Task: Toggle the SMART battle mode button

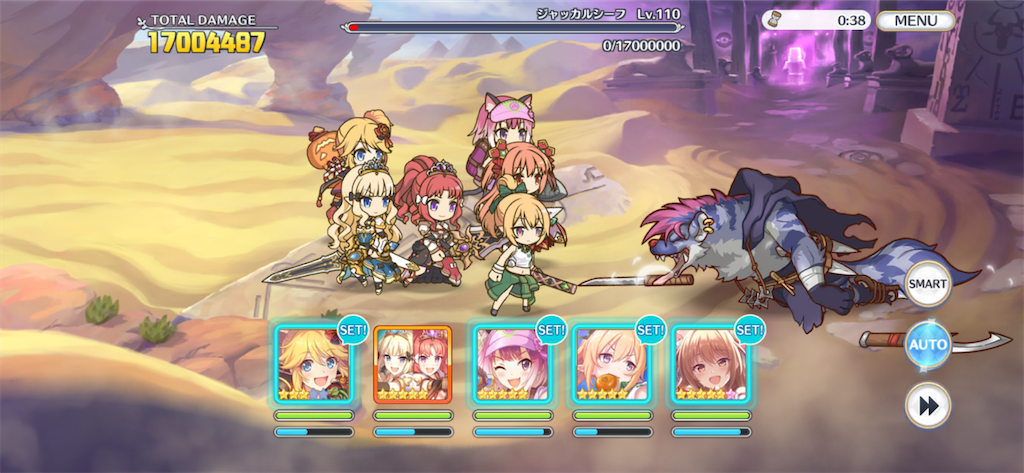Action: [x=927, y=285]
